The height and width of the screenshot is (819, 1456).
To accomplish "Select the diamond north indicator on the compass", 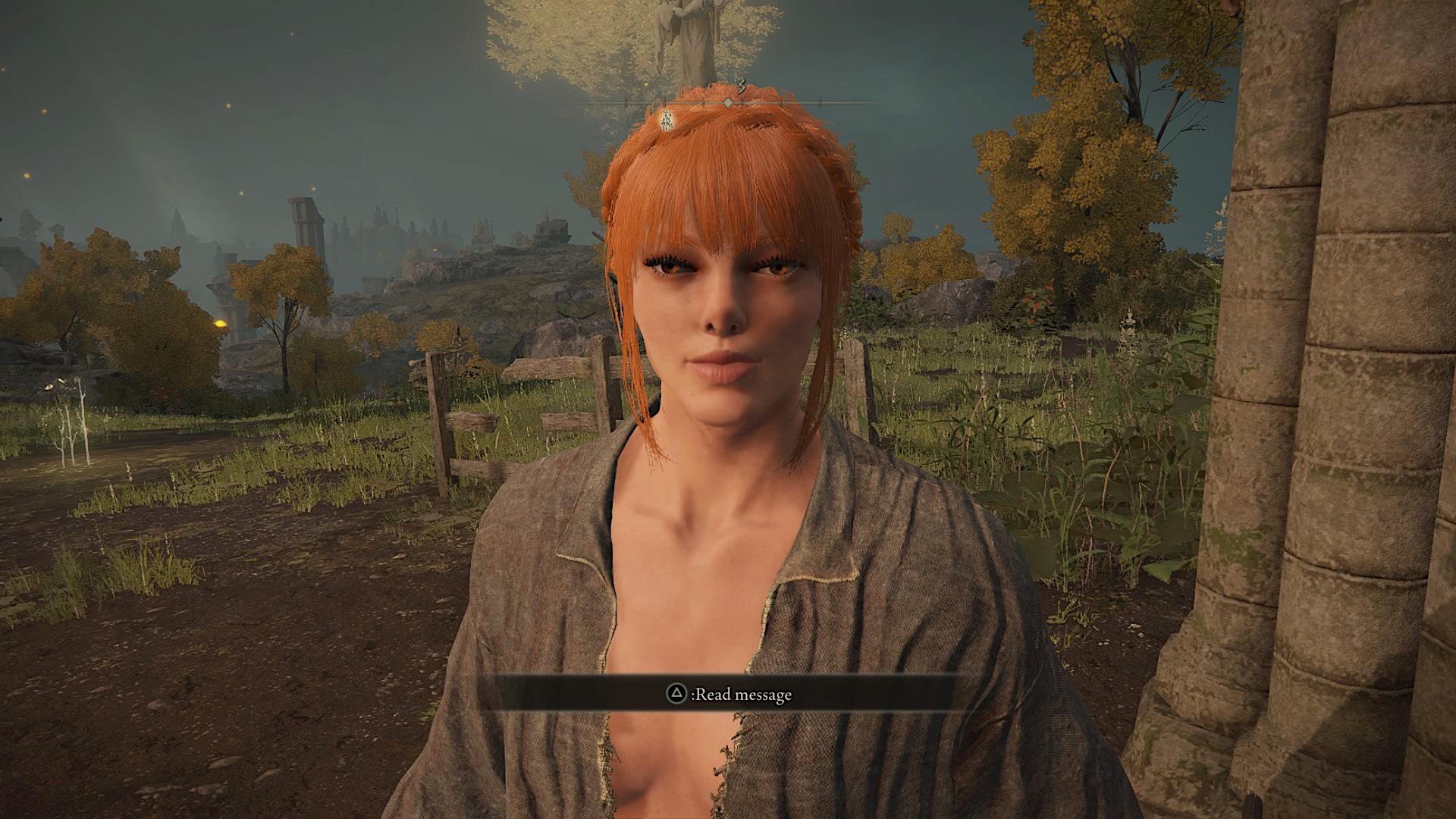I will [x=728, y=102].
